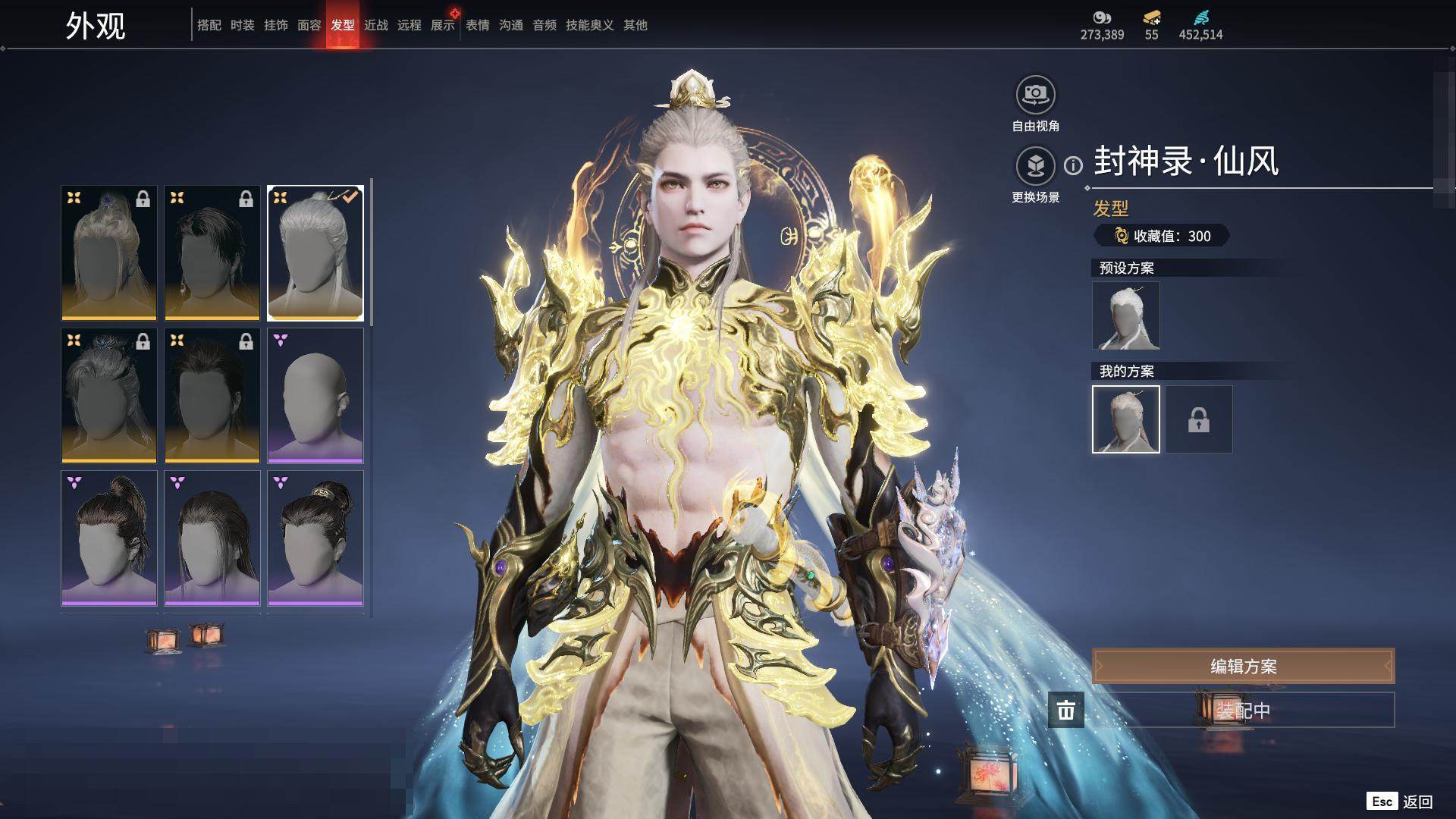Click the trash can delete button
The width and height of the screenshot is (1456, 819).
pos(1065,710)
